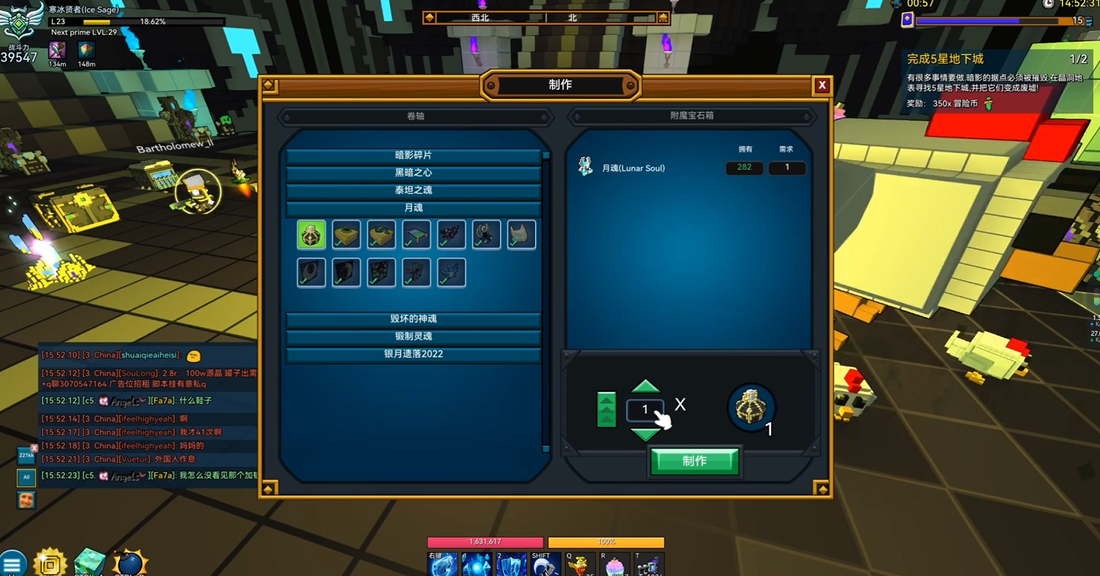Expand the 暗影碎片 recipe category
Viewport: 1100px width, 576px height.
pos(413,156)
